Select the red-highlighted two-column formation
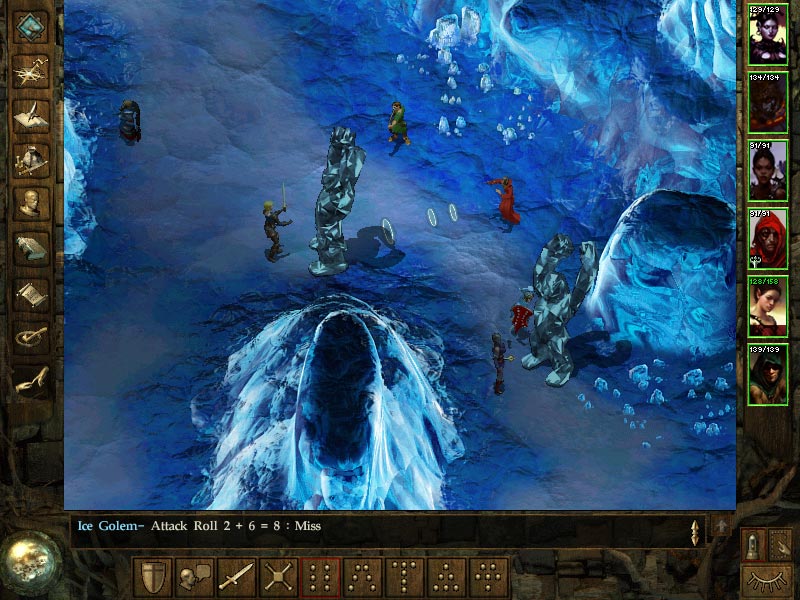This screenshot has height=600, width=800. pyautogui.click(x=320, y=577)
